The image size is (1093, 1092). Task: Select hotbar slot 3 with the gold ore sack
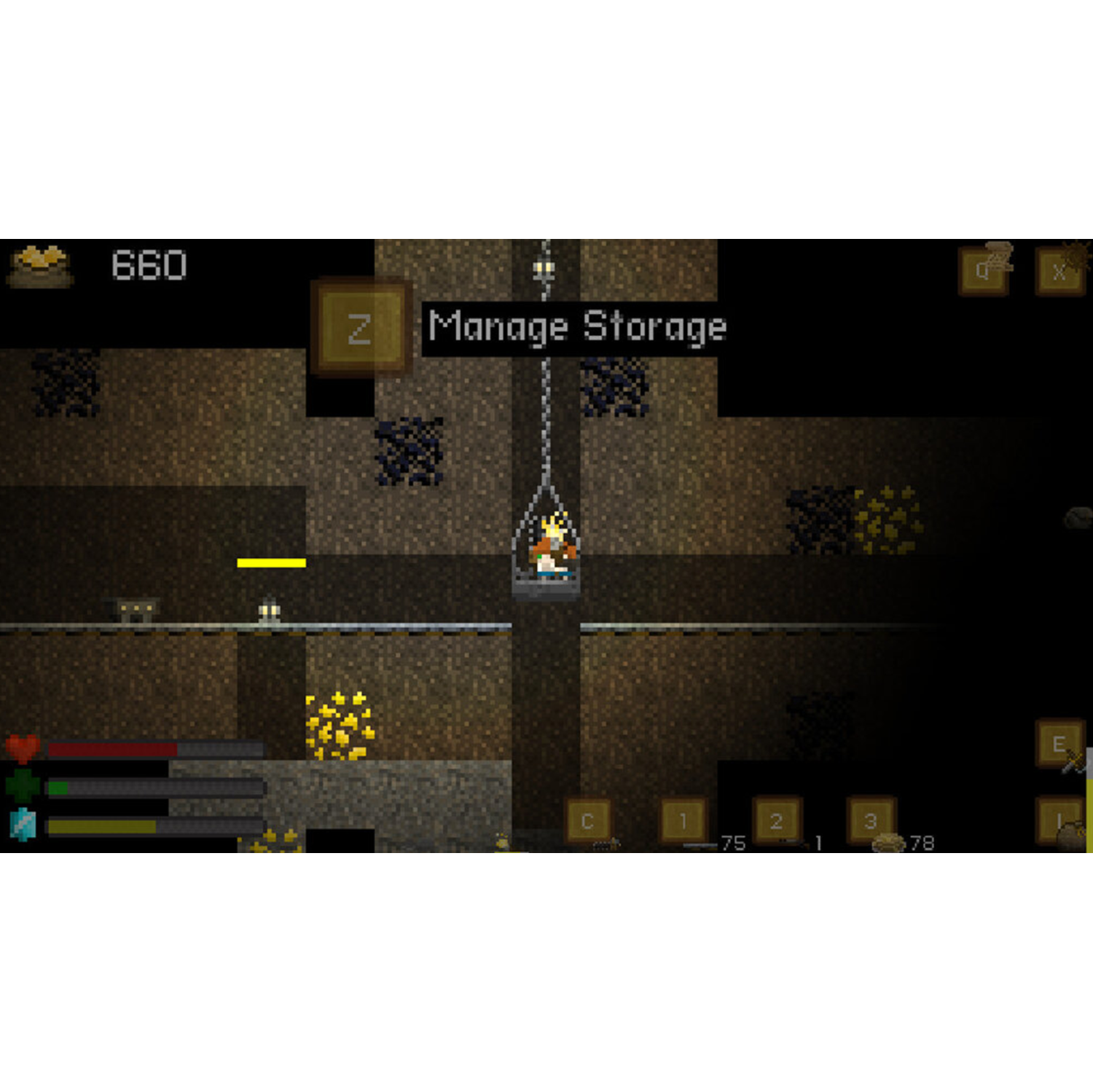(x=869, y=820)
